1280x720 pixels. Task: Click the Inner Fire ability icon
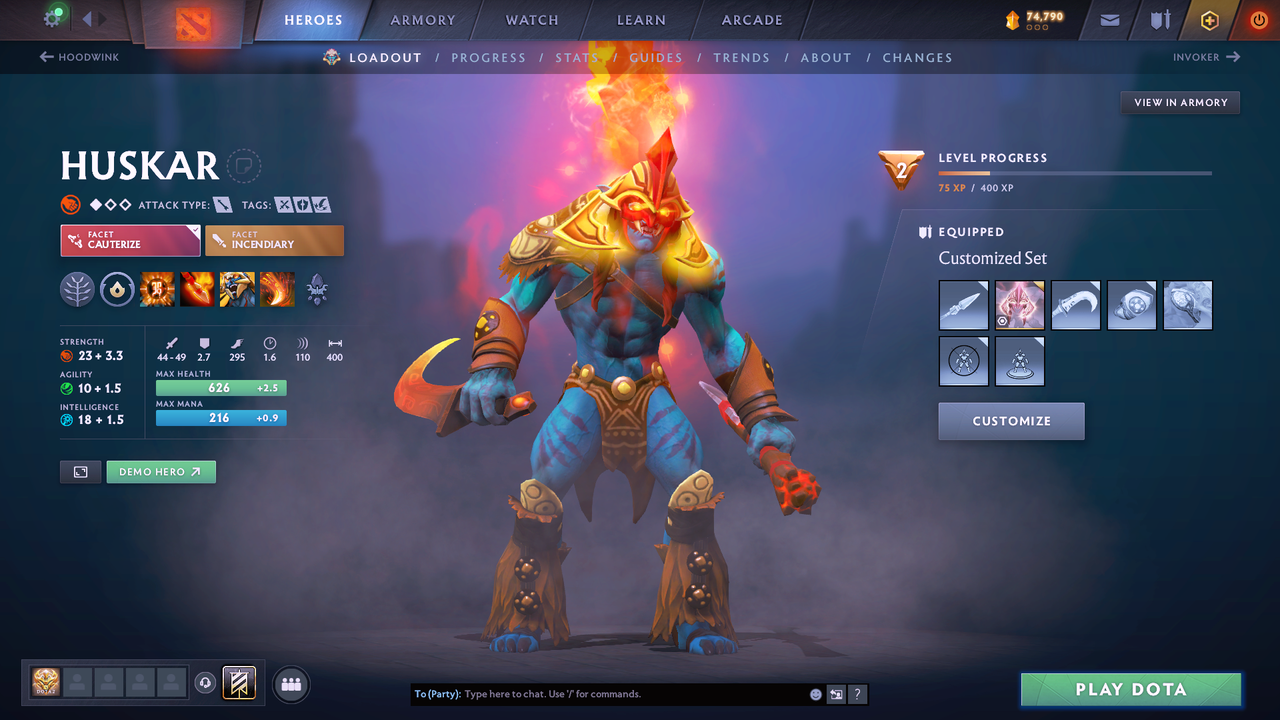pyautogui.click(x=157, y=289)
